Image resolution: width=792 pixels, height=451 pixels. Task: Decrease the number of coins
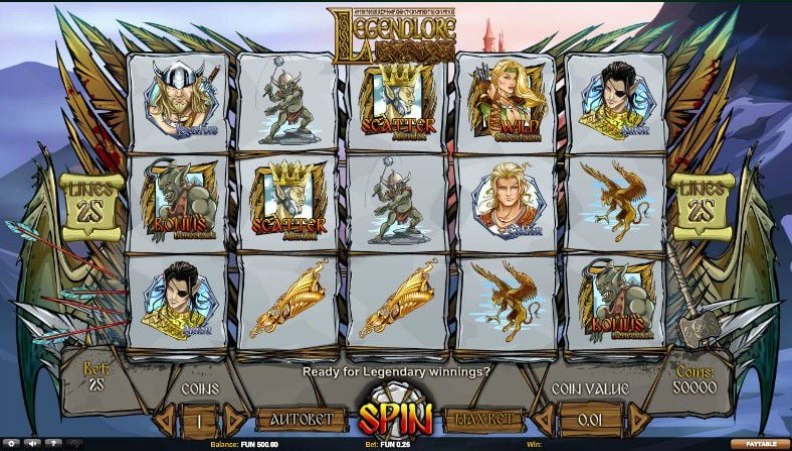165,420
